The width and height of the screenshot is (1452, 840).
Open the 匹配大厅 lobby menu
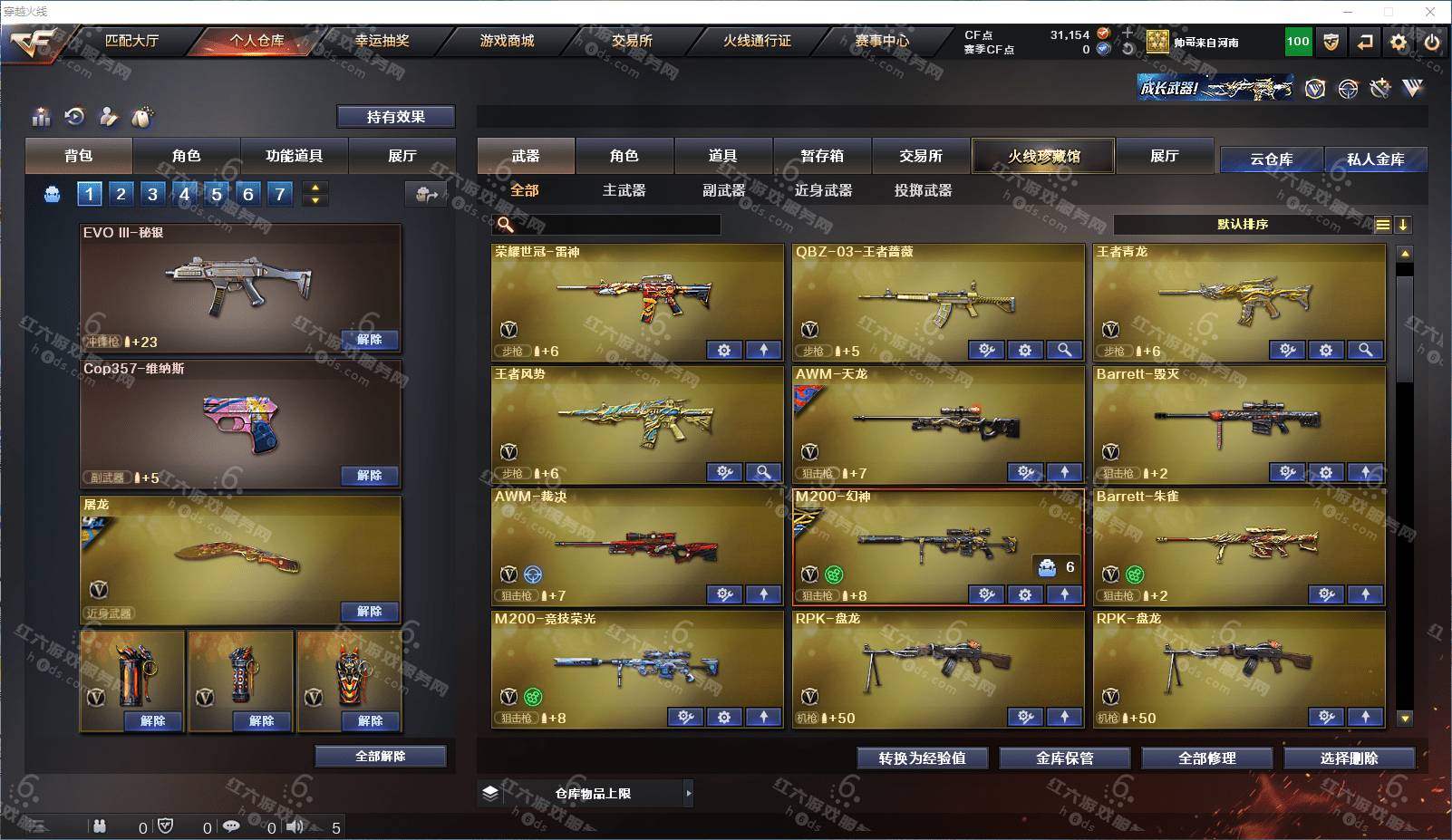(x=131, y=41)
